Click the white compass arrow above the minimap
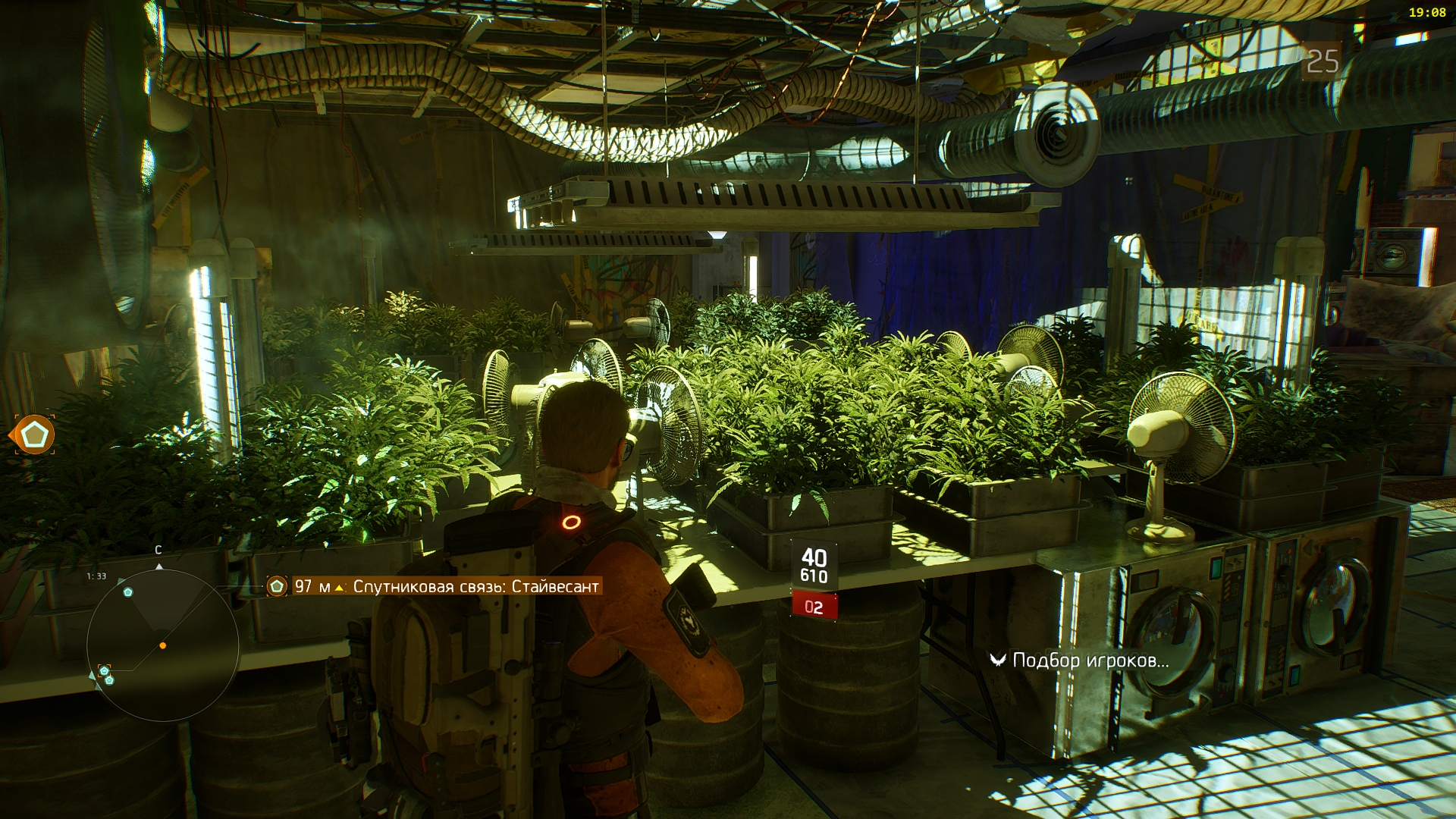 pyautogui.click(x=158, y=566)
